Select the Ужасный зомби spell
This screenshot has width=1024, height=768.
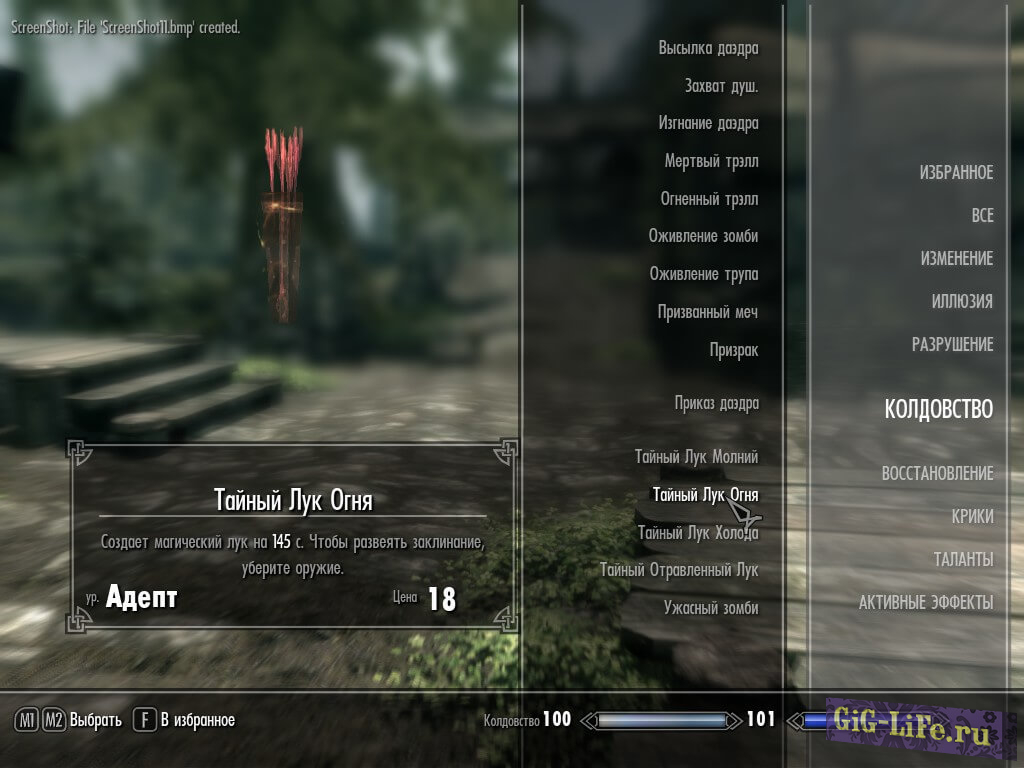[x=710, y=608]
